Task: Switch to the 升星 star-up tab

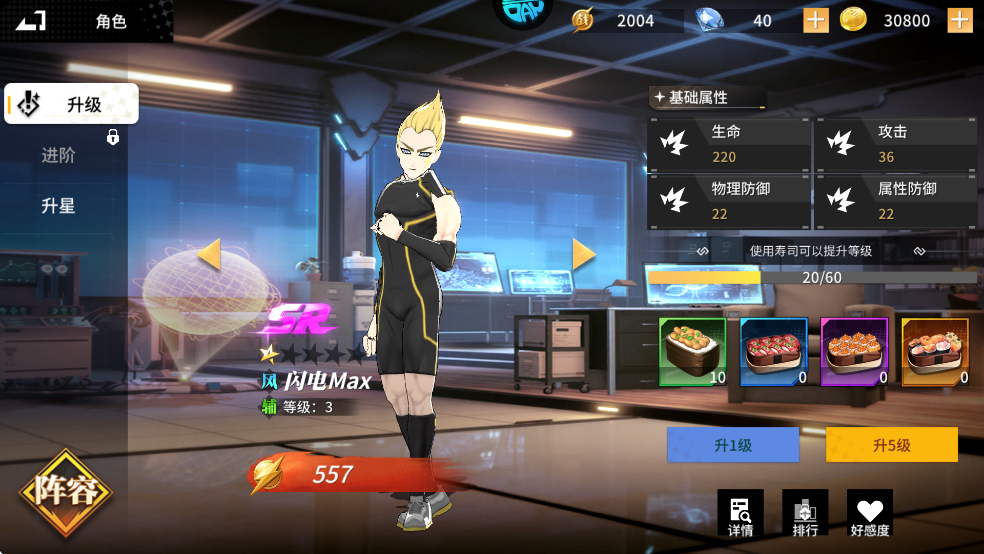Action: coord(59,206)
